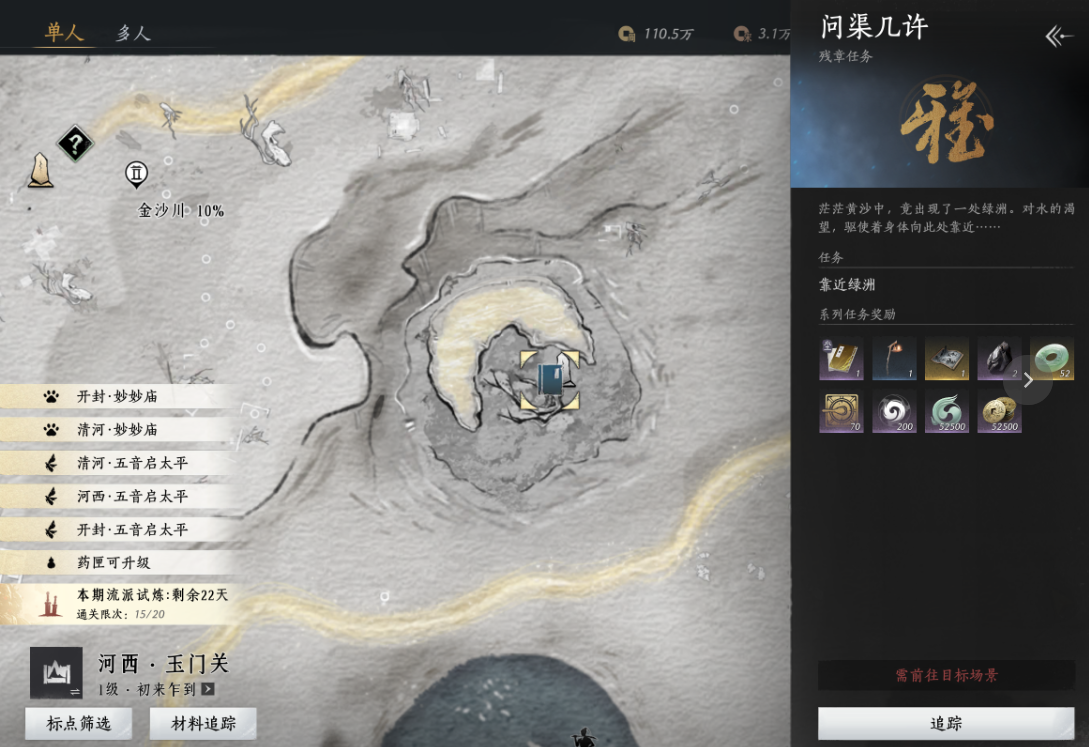Switch to the 单人 tab
1089x747 pixels.
point(64,32)
